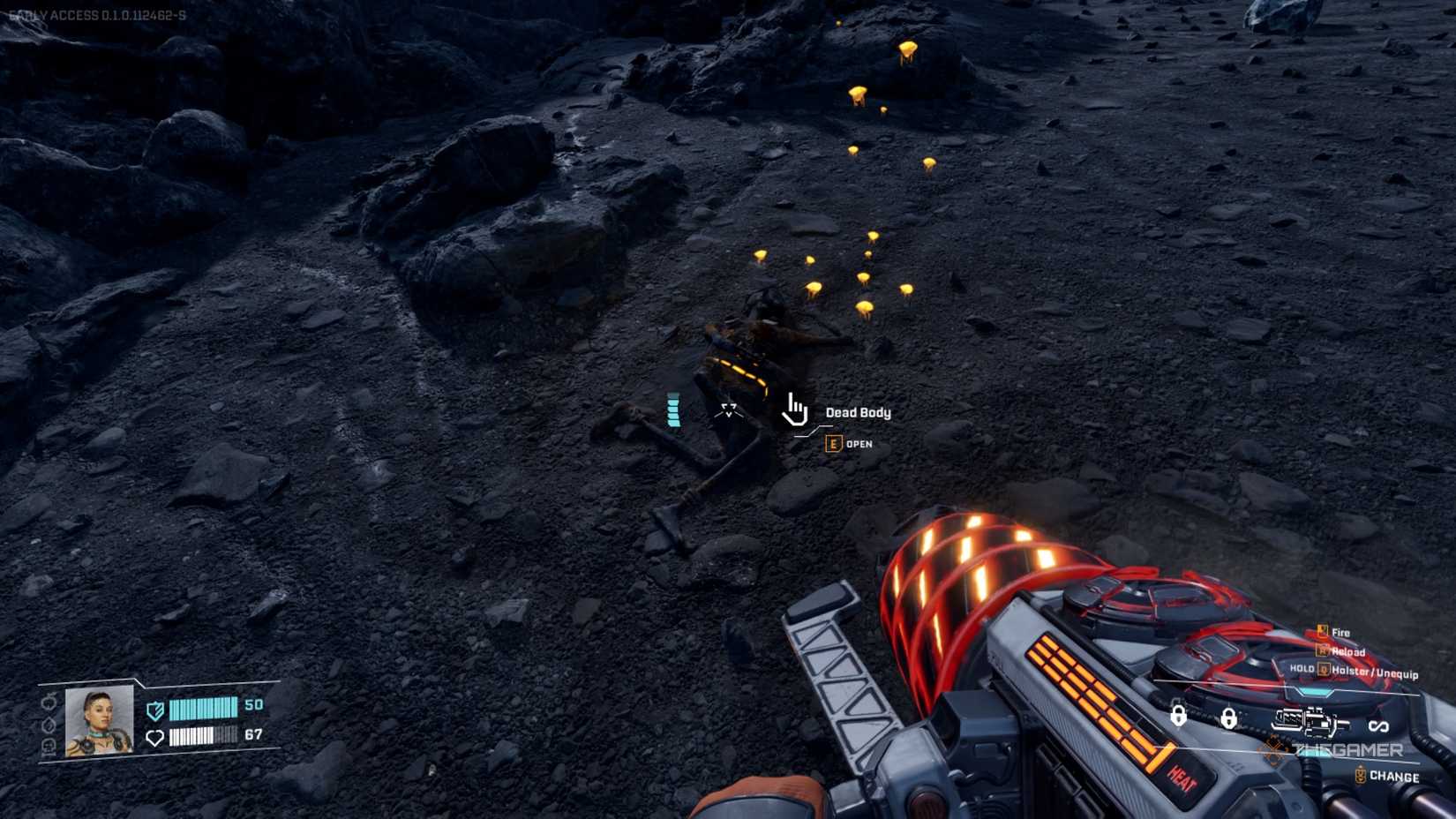Click the hand interaction icon near Dead Body
The height and width of the screenshot is (819, 1456).
click(795, 409)
